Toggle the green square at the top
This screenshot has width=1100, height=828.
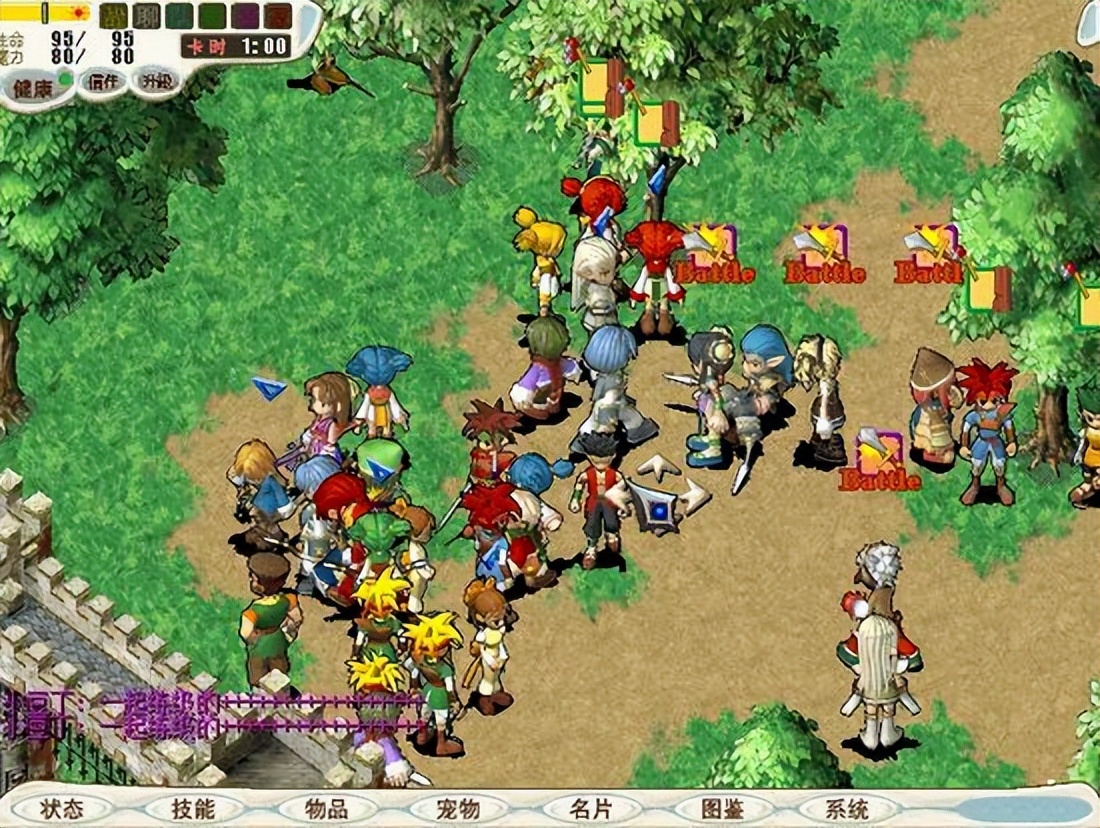[212, 16]
